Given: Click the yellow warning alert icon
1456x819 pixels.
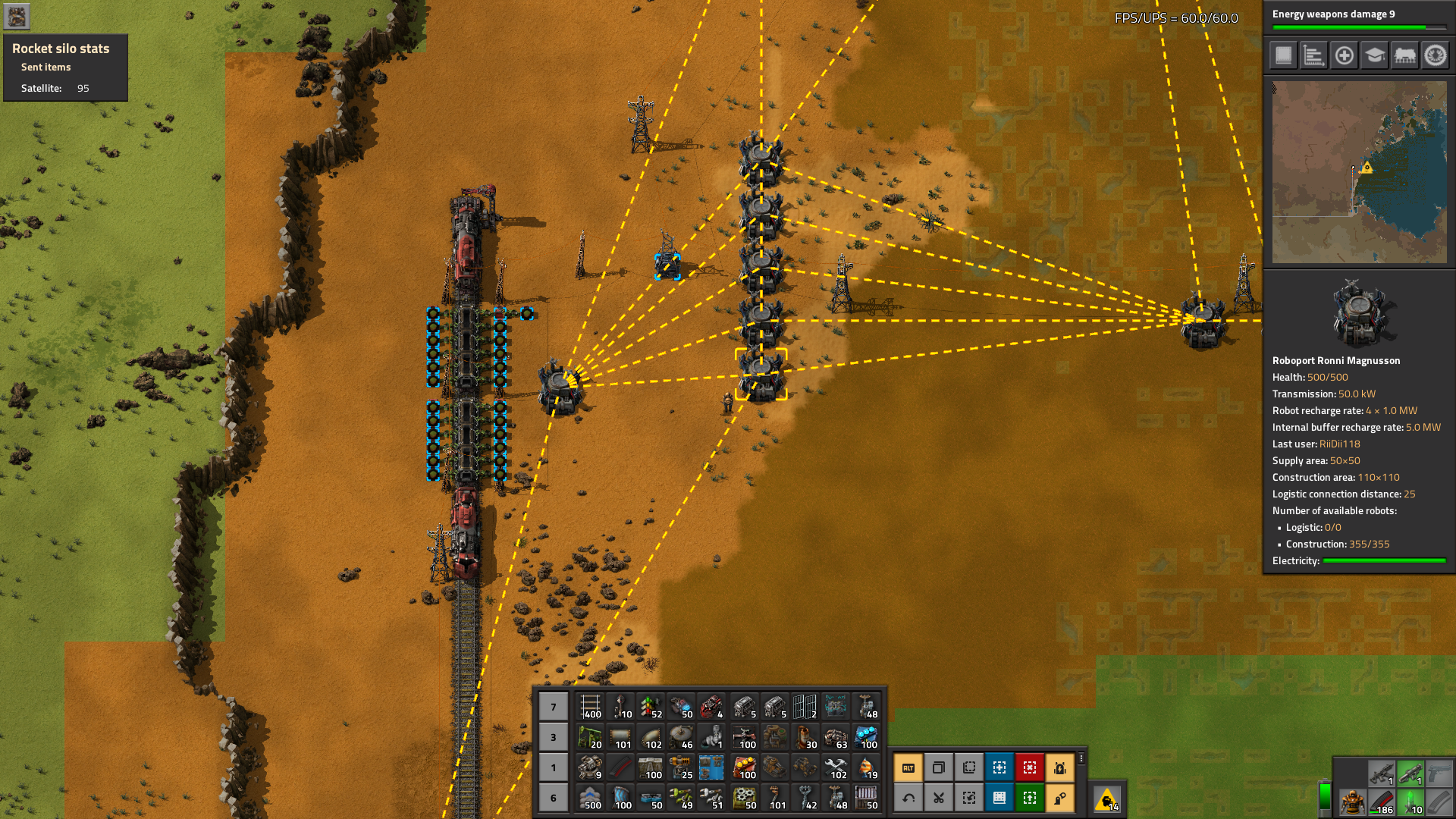Looking at the screenshot, I should [1107, 799].
